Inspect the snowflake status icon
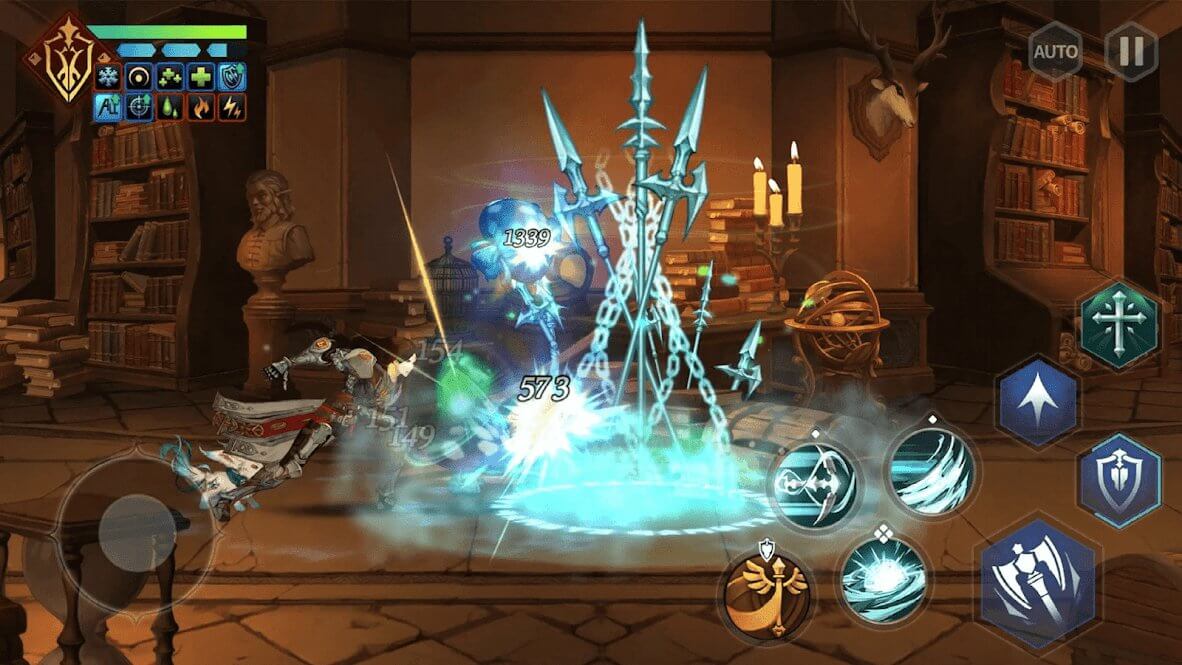The image size is (1182, 665). (x=108, y=78)
